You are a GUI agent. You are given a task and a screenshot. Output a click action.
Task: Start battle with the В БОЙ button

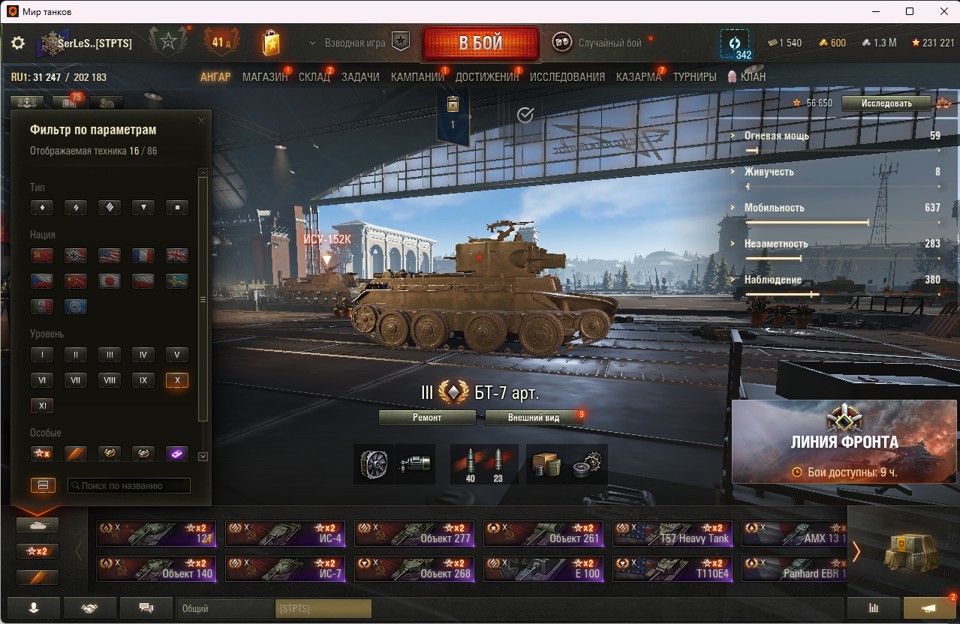[480, 43]
